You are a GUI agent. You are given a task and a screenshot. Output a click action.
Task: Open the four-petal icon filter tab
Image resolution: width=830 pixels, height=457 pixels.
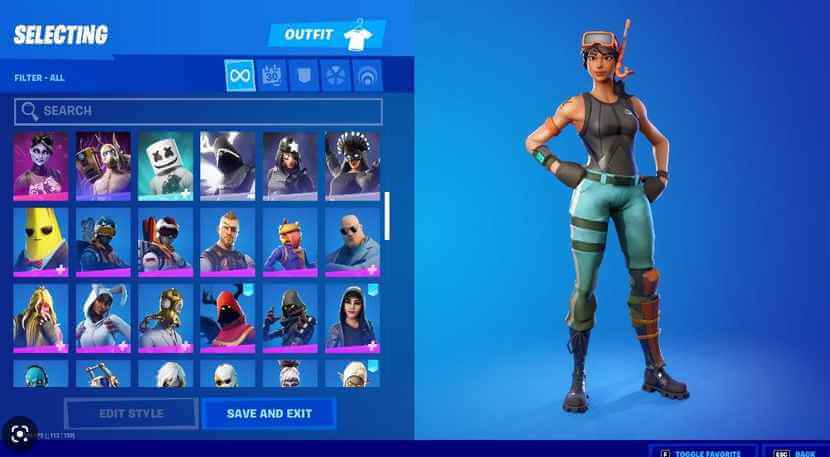[x=336, y=76]
